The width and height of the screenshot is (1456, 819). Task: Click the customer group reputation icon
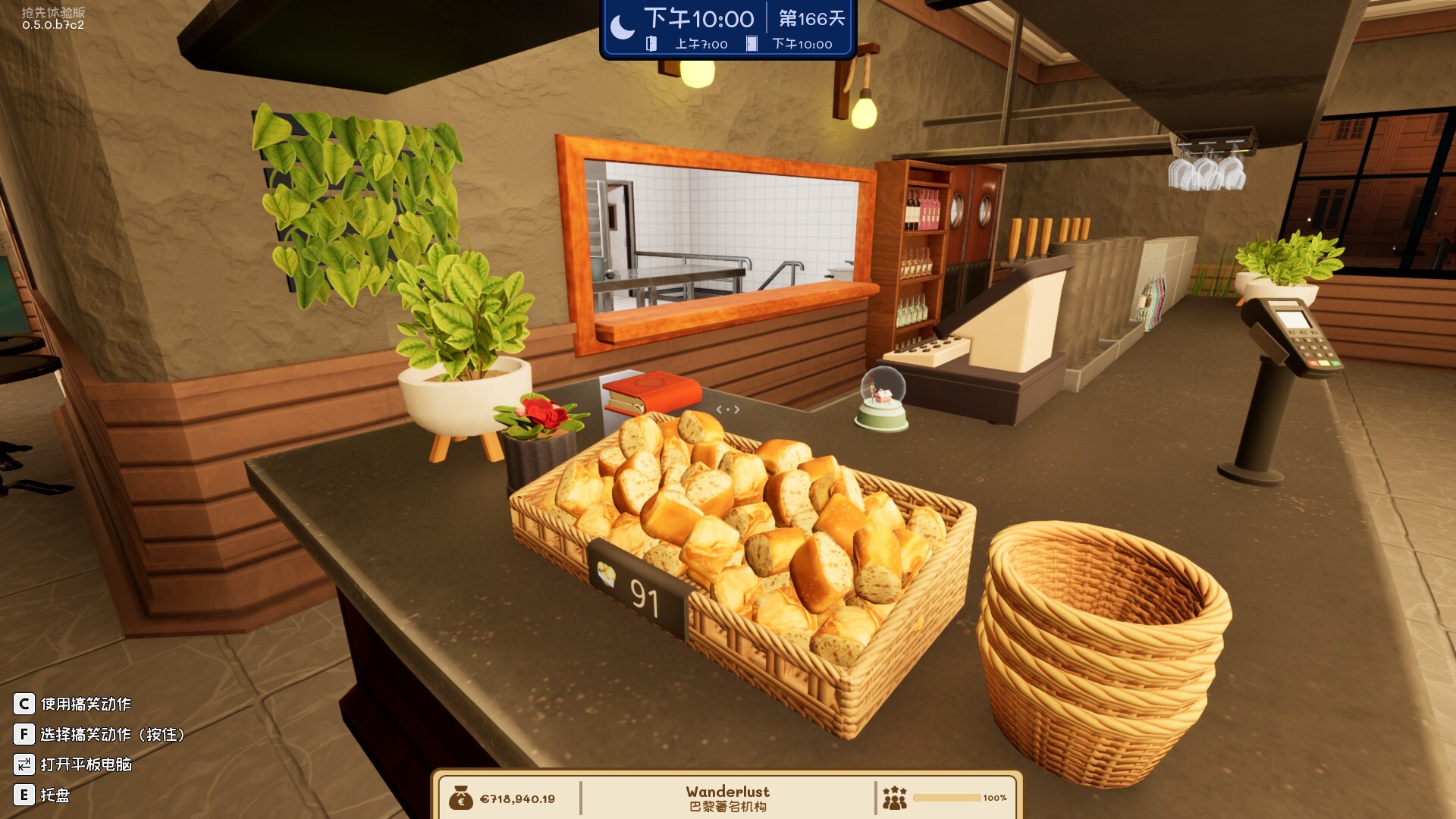point(895,798)
